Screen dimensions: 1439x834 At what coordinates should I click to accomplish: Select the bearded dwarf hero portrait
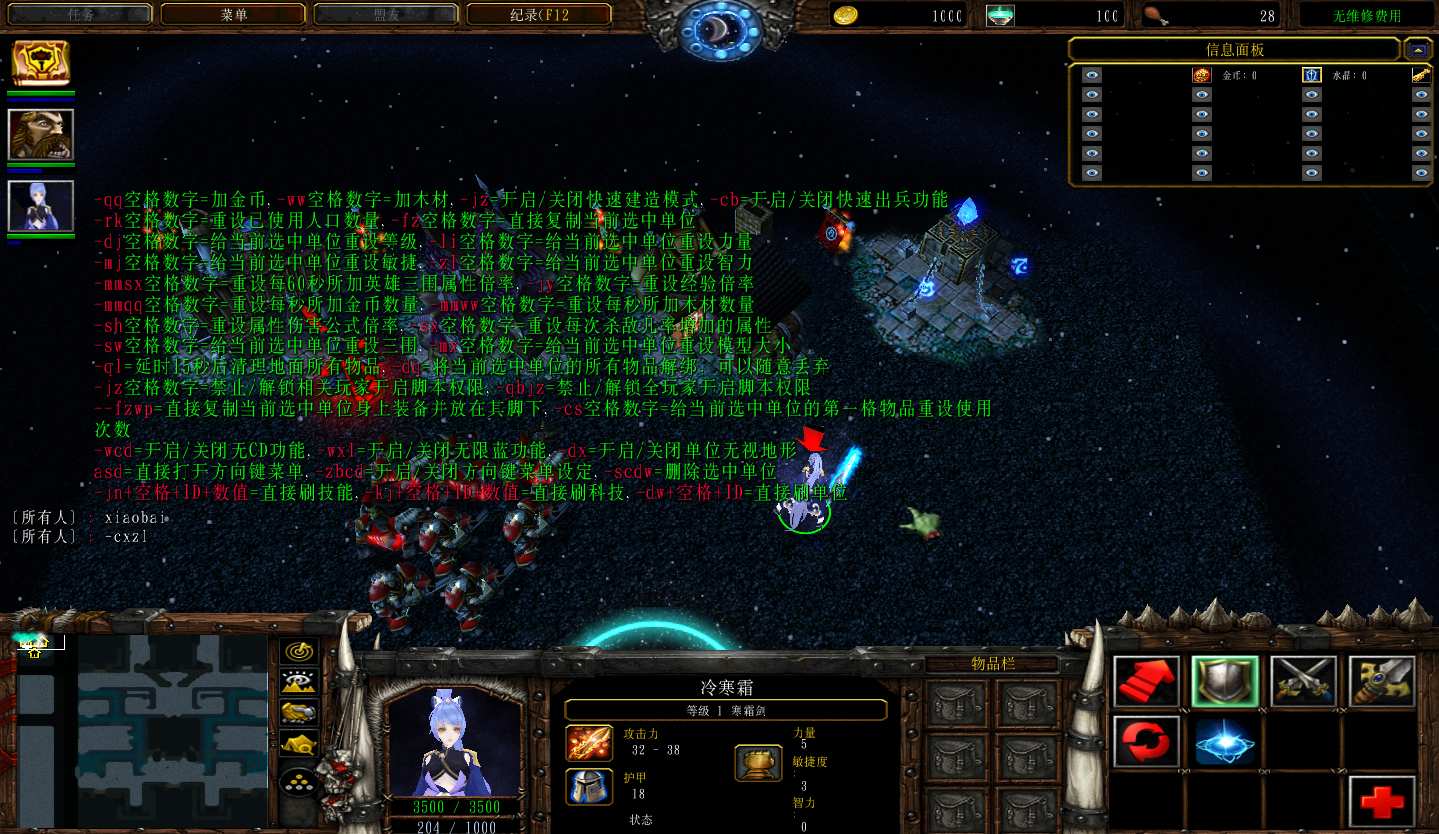pos(41,135)
